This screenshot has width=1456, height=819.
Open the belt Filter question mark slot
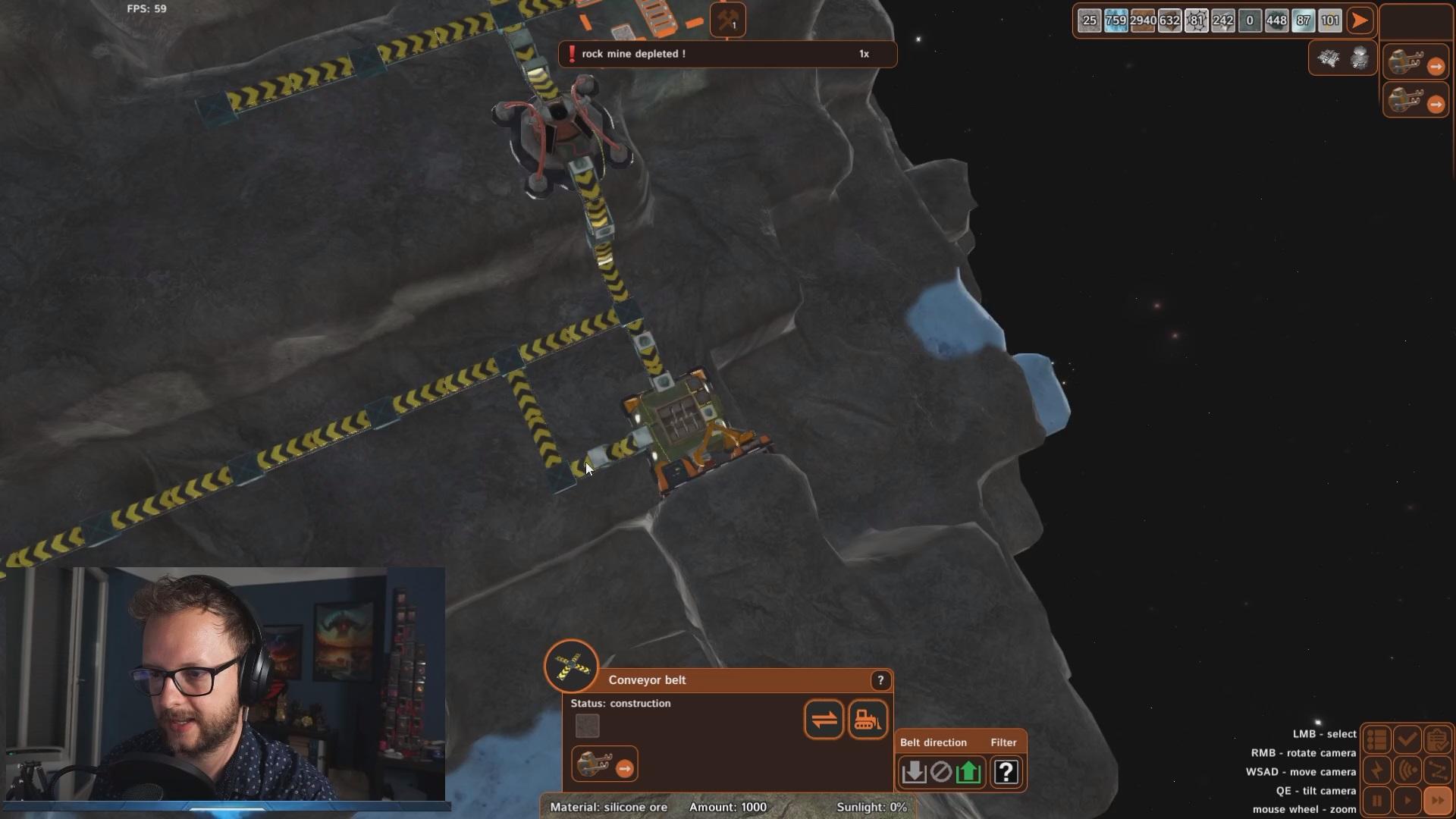pyautogui.click(x=1006, y=772)
